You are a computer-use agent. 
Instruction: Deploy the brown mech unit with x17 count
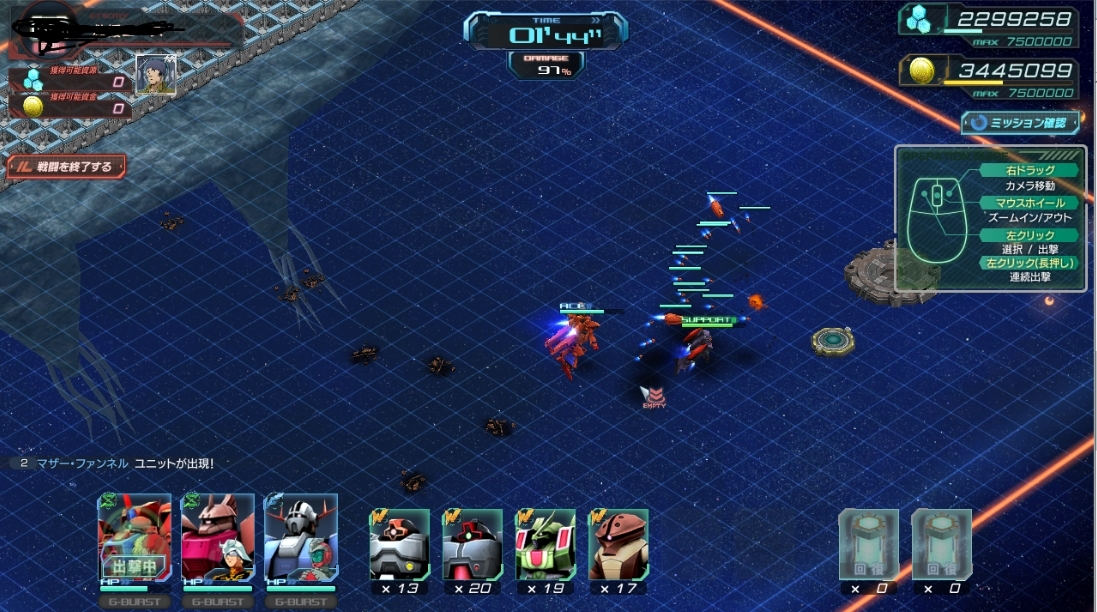618,544
